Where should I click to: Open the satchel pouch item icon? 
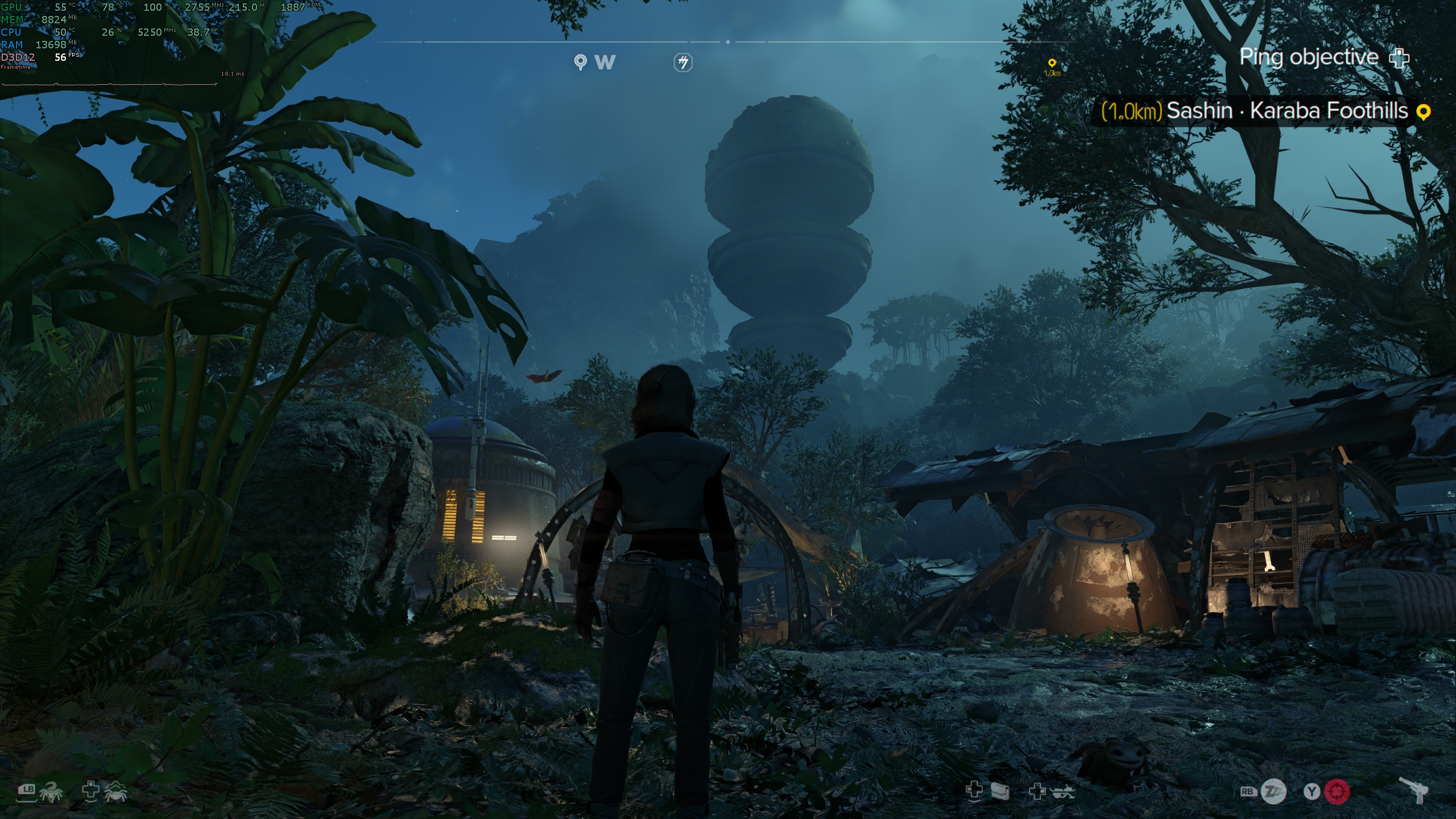click(x=1000, y=791)
